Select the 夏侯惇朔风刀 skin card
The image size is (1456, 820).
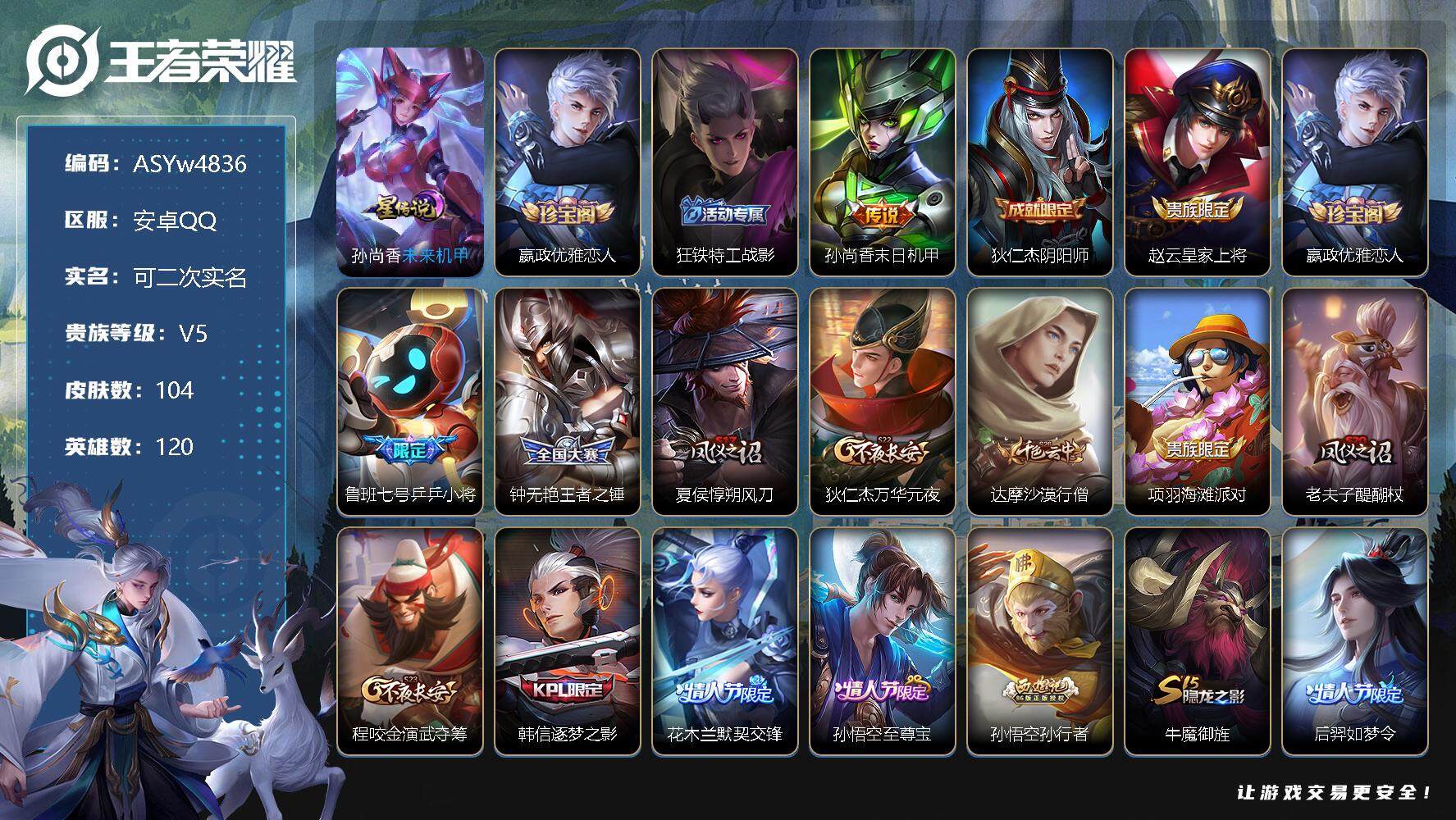[725, 401]
